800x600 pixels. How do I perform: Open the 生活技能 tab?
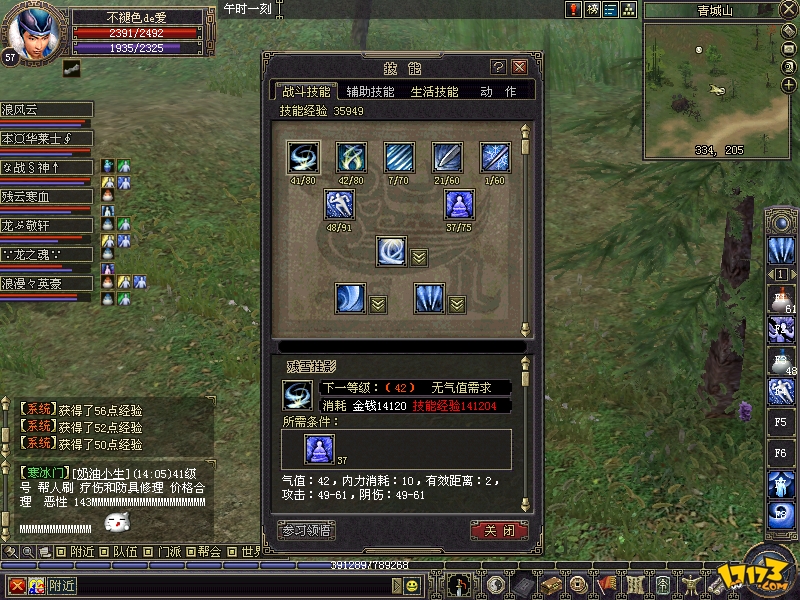point(434,91)
